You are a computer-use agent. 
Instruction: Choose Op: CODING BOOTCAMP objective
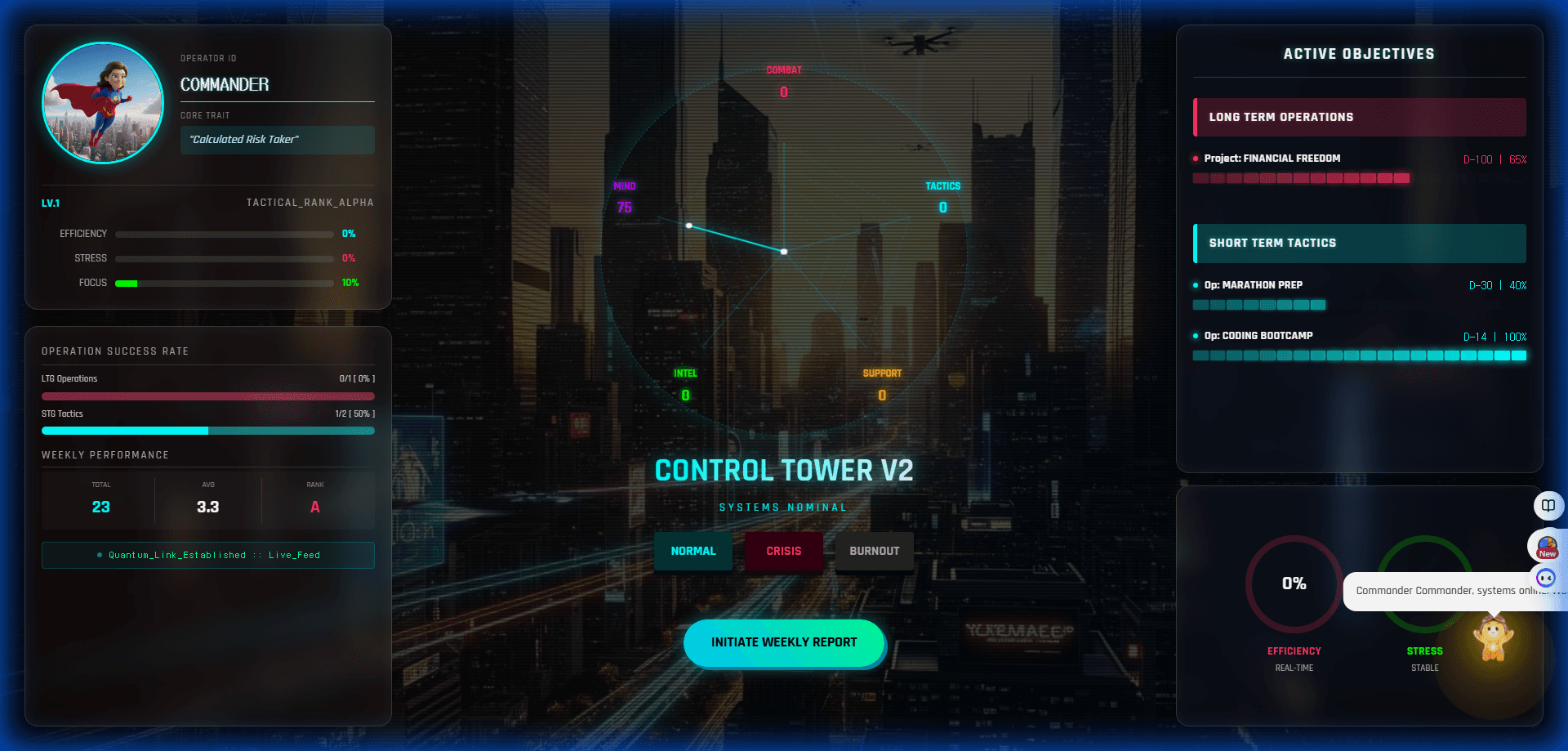(1258, 336)
